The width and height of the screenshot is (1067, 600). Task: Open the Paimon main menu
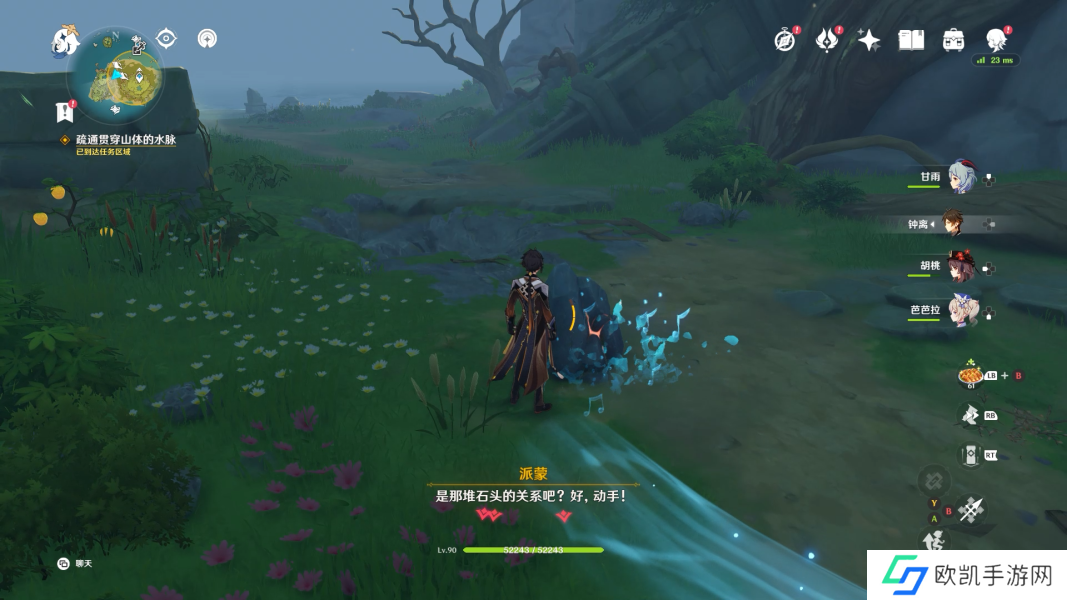click(65, 40)
